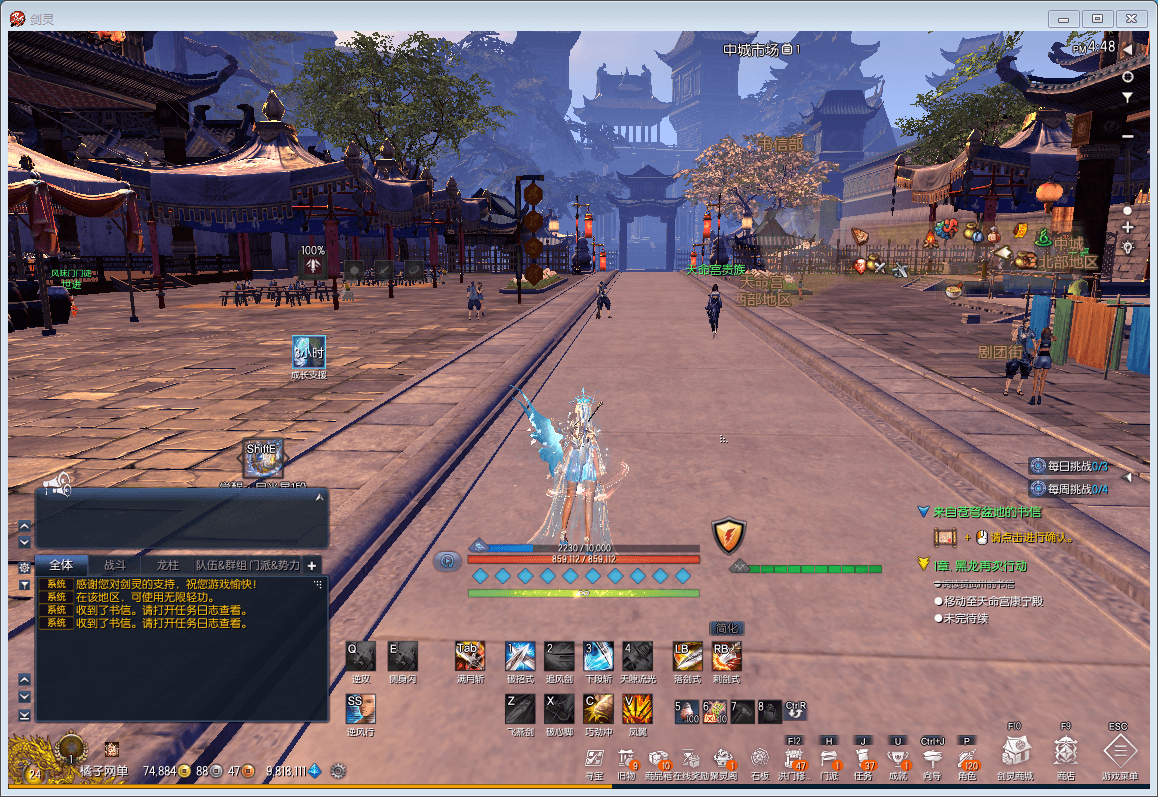Switch to the 战斗 chat tab
Viewport: 1158px width, 797px height.
coord(115,565)
